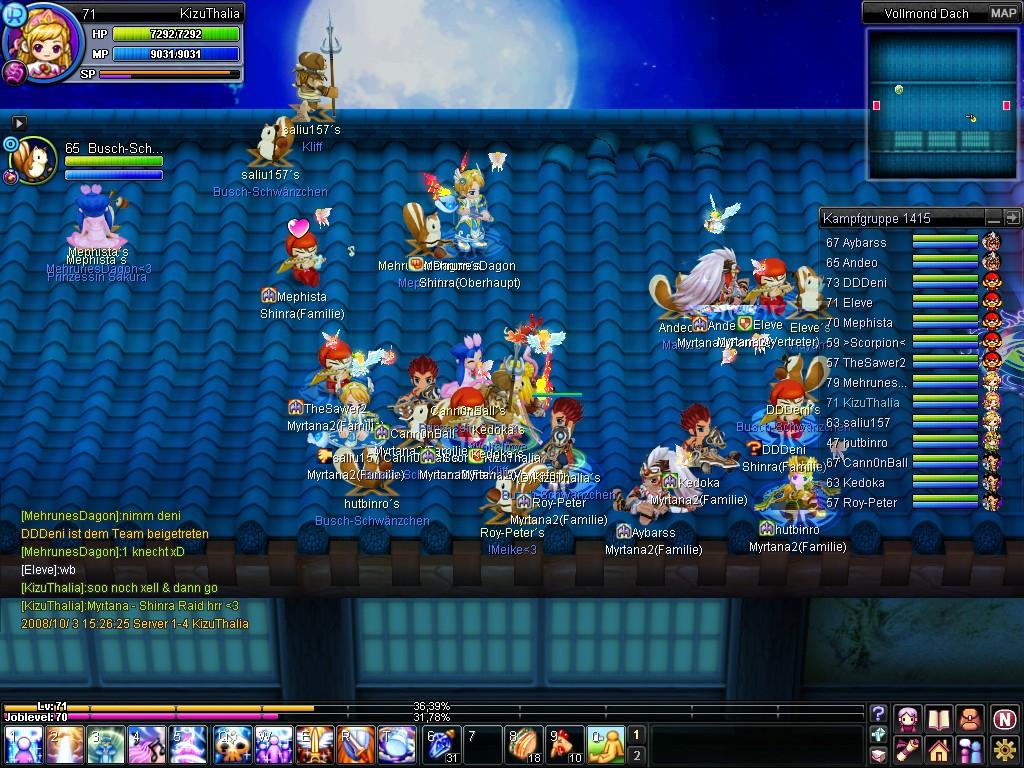
Task: Open the open-book icon in the menu
Action: point(938,718)
